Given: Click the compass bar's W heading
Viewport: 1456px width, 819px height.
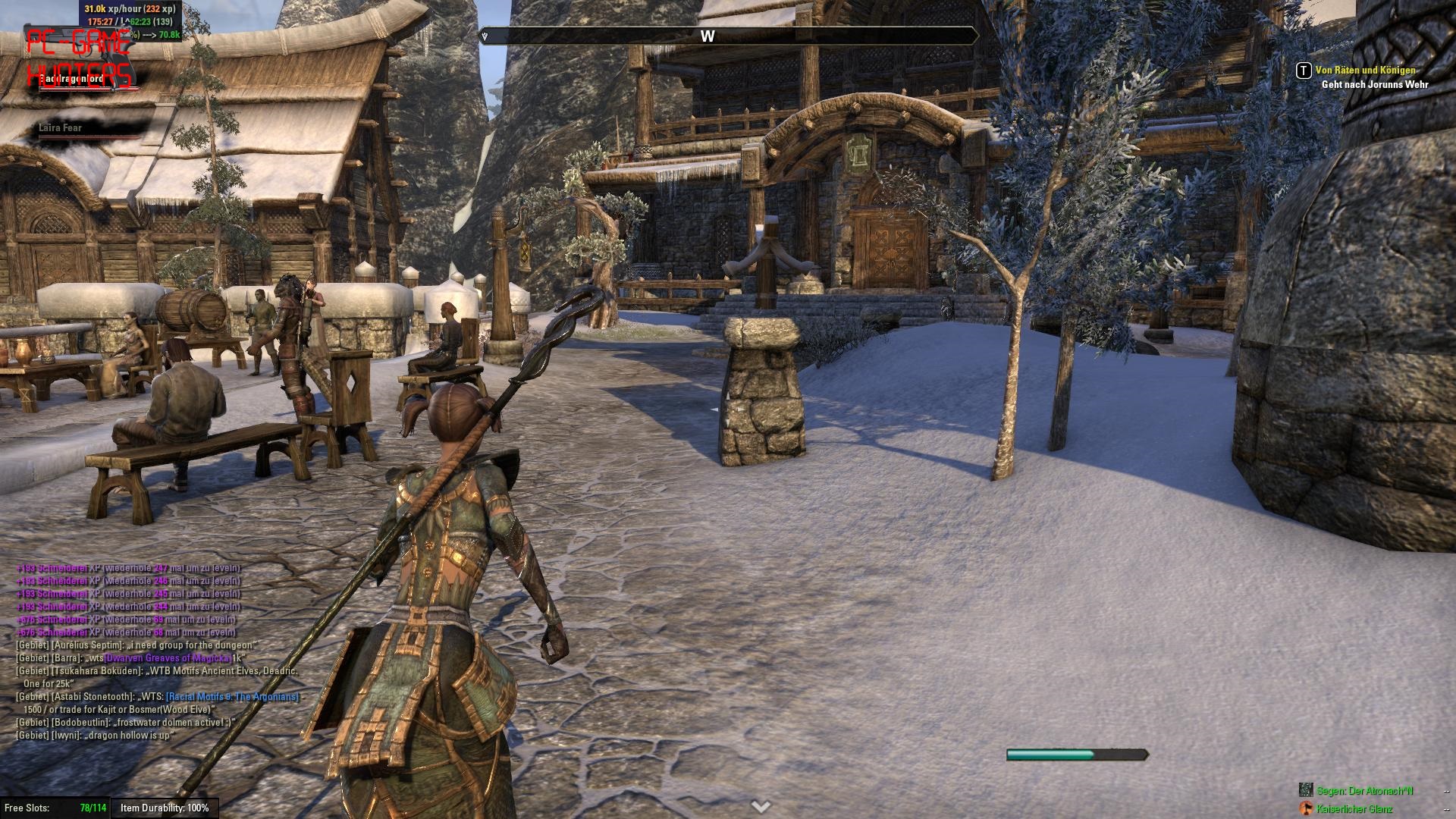Looking at the screenshot, I should pos(707,36).
